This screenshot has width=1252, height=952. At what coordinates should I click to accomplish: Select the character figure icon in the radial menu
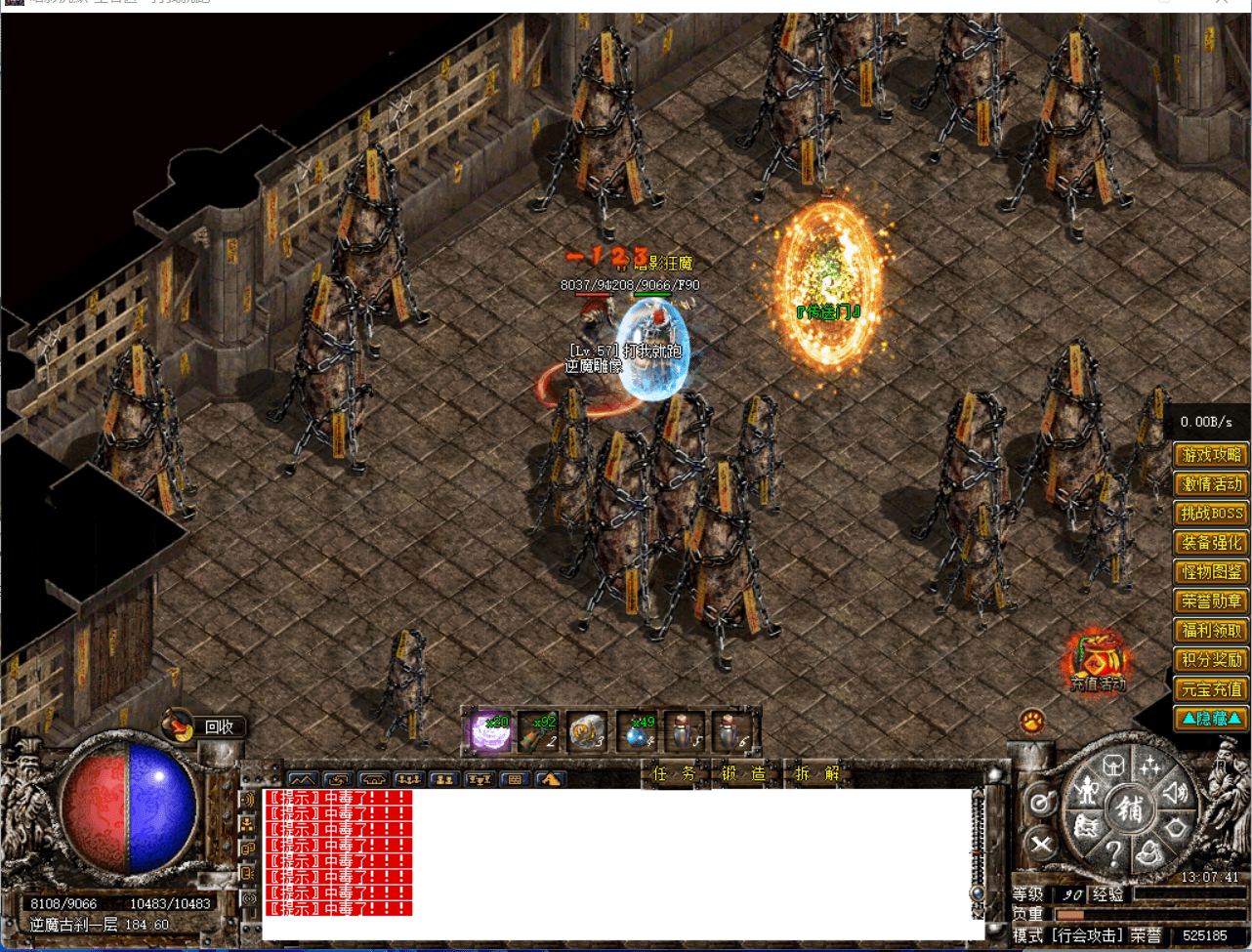1088,791
